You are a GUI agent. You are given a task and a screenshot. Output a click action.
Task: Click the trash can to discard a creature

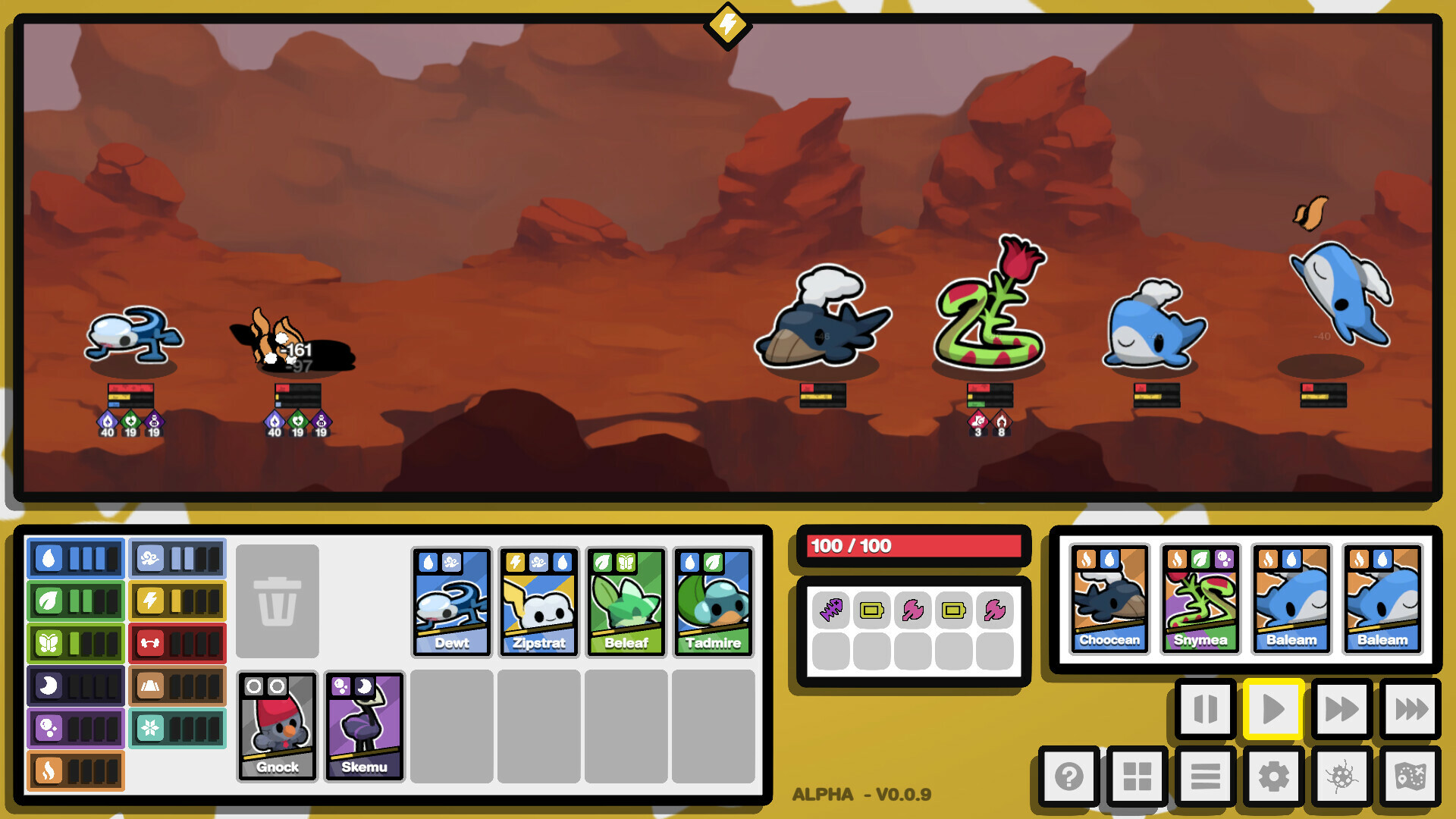[278, 600]
